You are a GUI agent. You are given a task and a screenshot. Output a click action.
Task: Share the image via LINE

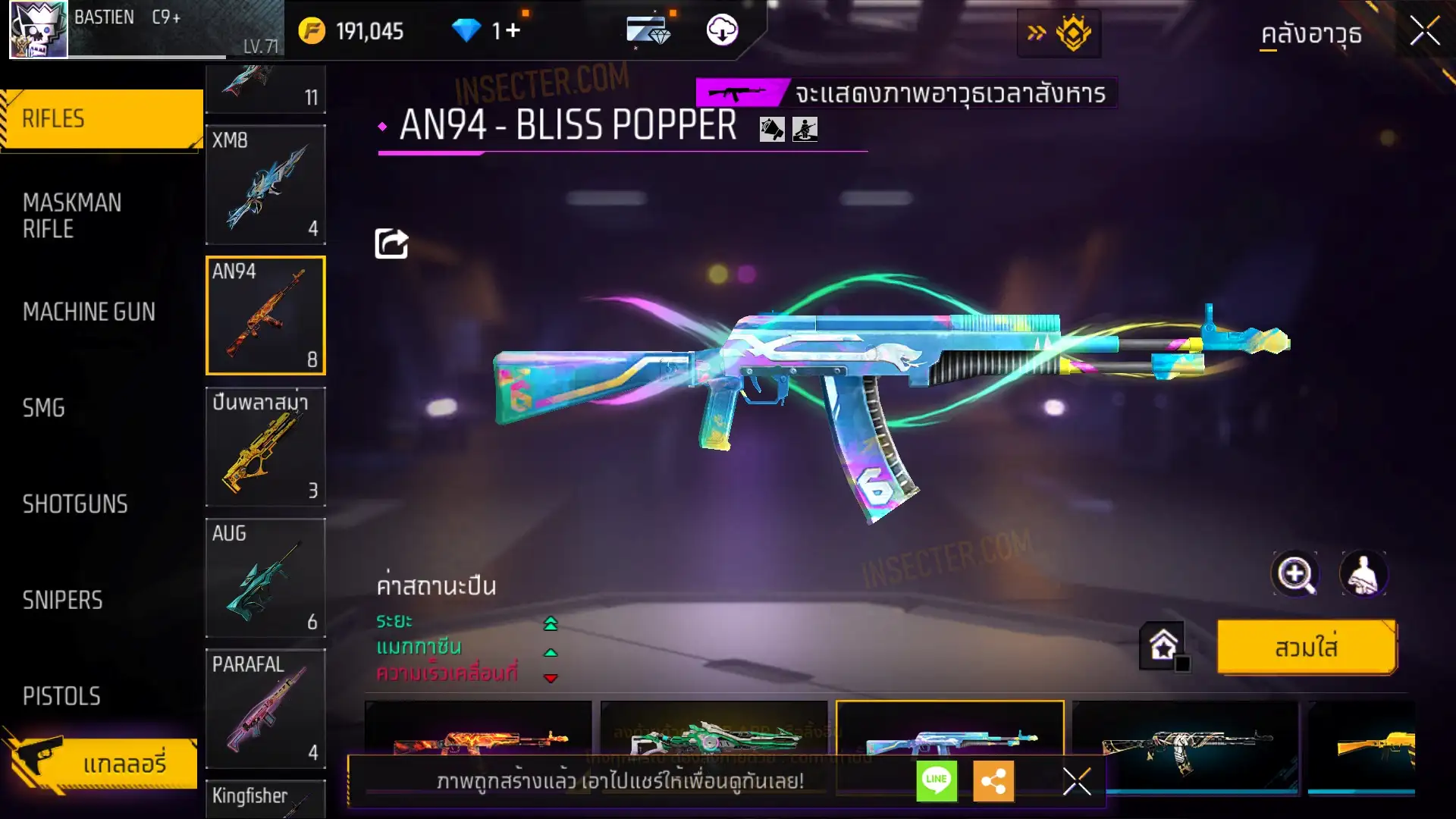[937, 780]
